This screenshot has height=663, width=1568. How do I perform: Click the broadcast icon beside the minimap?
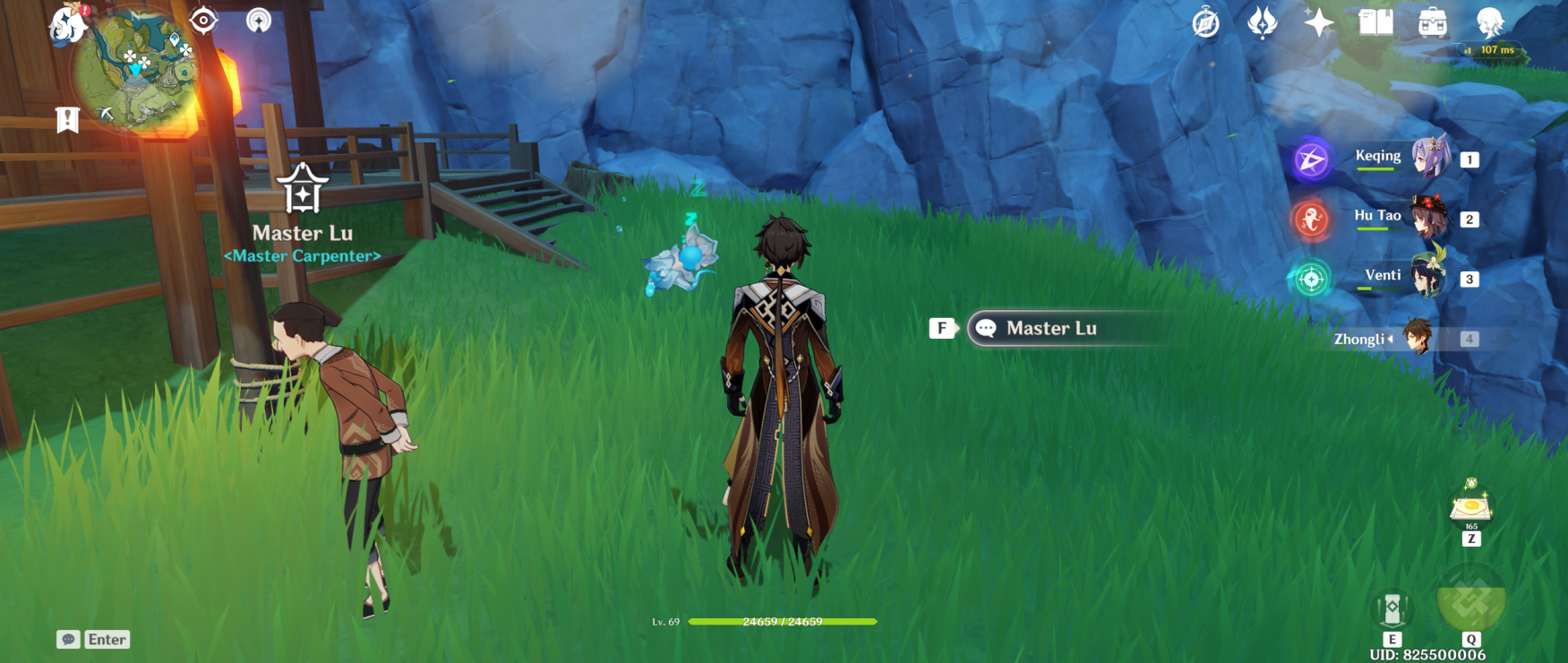coord(260,21)
